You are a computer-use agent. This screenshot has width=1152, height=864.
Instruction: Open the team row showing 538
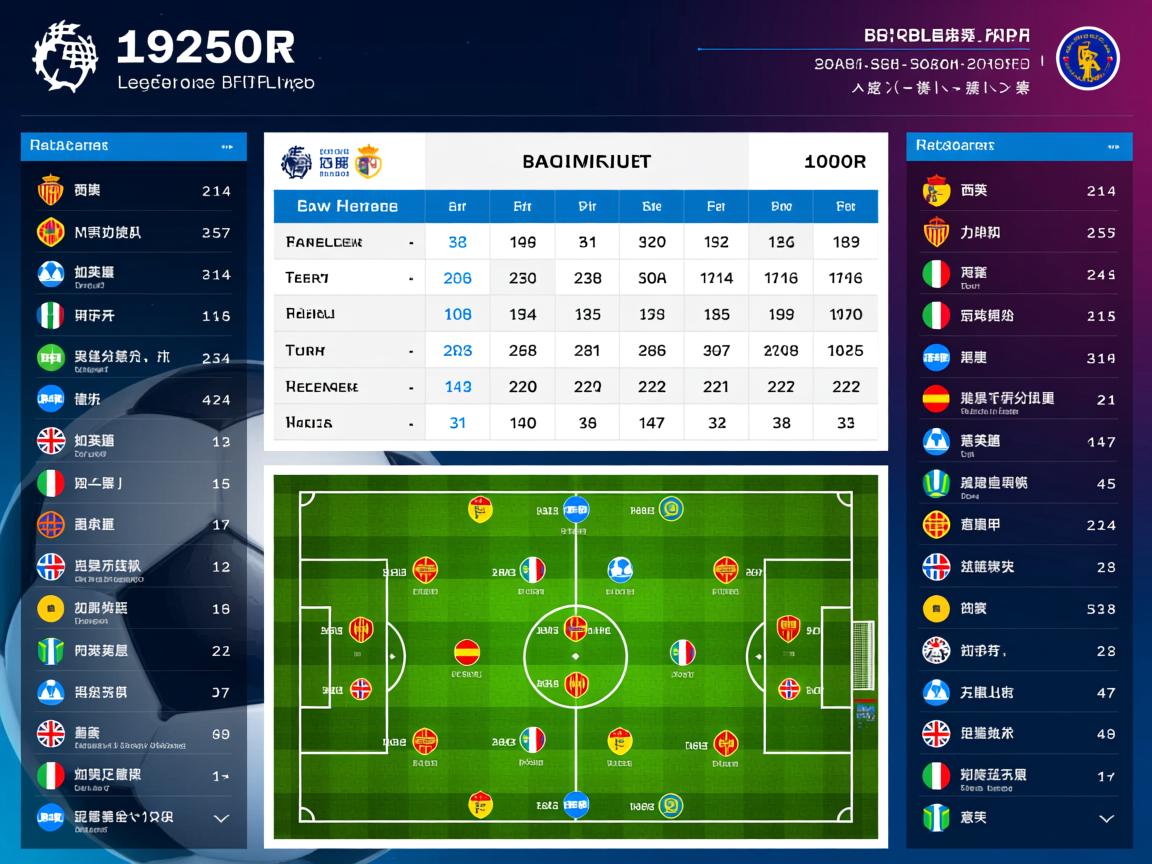coord(1019,608)
